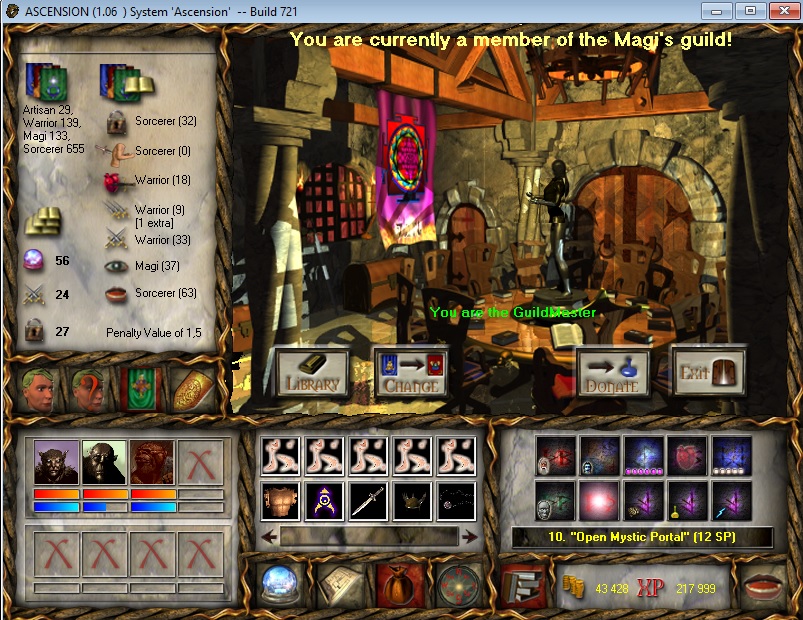Viewport: 803px width, 620px height.
Task: Open the crystal ball icon
Action: [281, 585]
